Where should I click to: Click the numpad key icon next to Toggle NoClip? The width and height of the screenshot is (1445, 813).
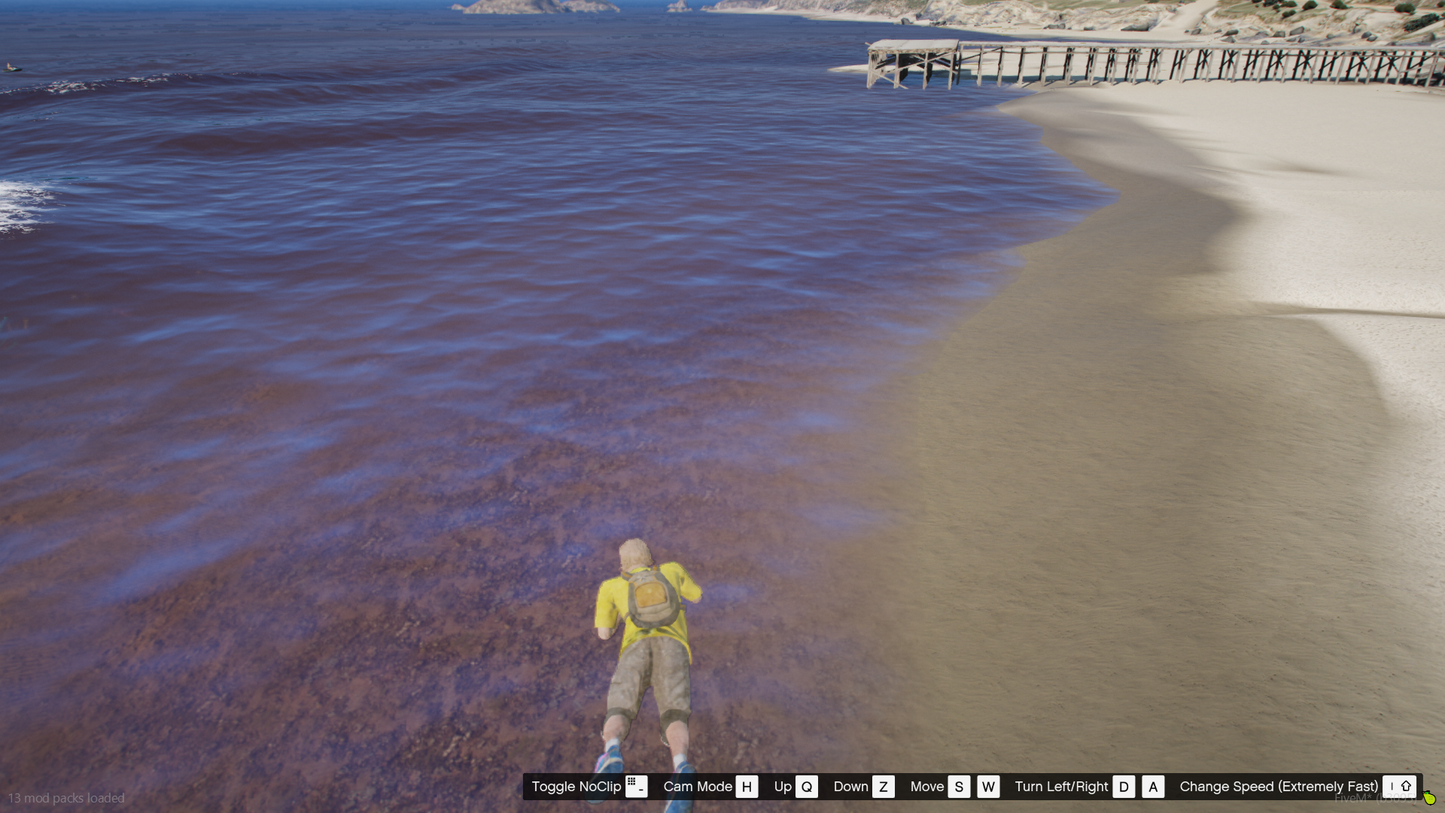click(x=636, y=786)
